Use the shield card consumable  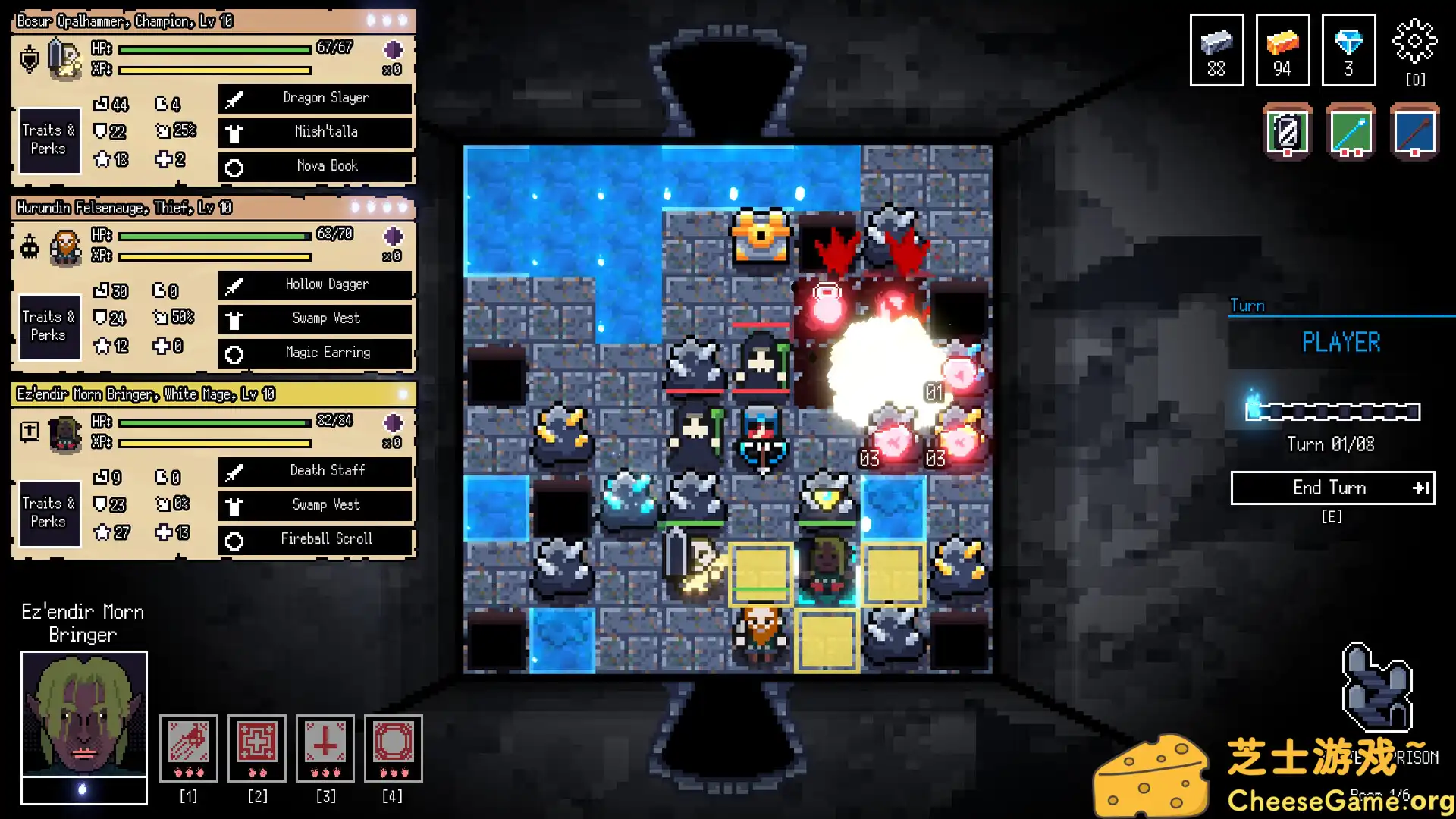click(1288, 132)
